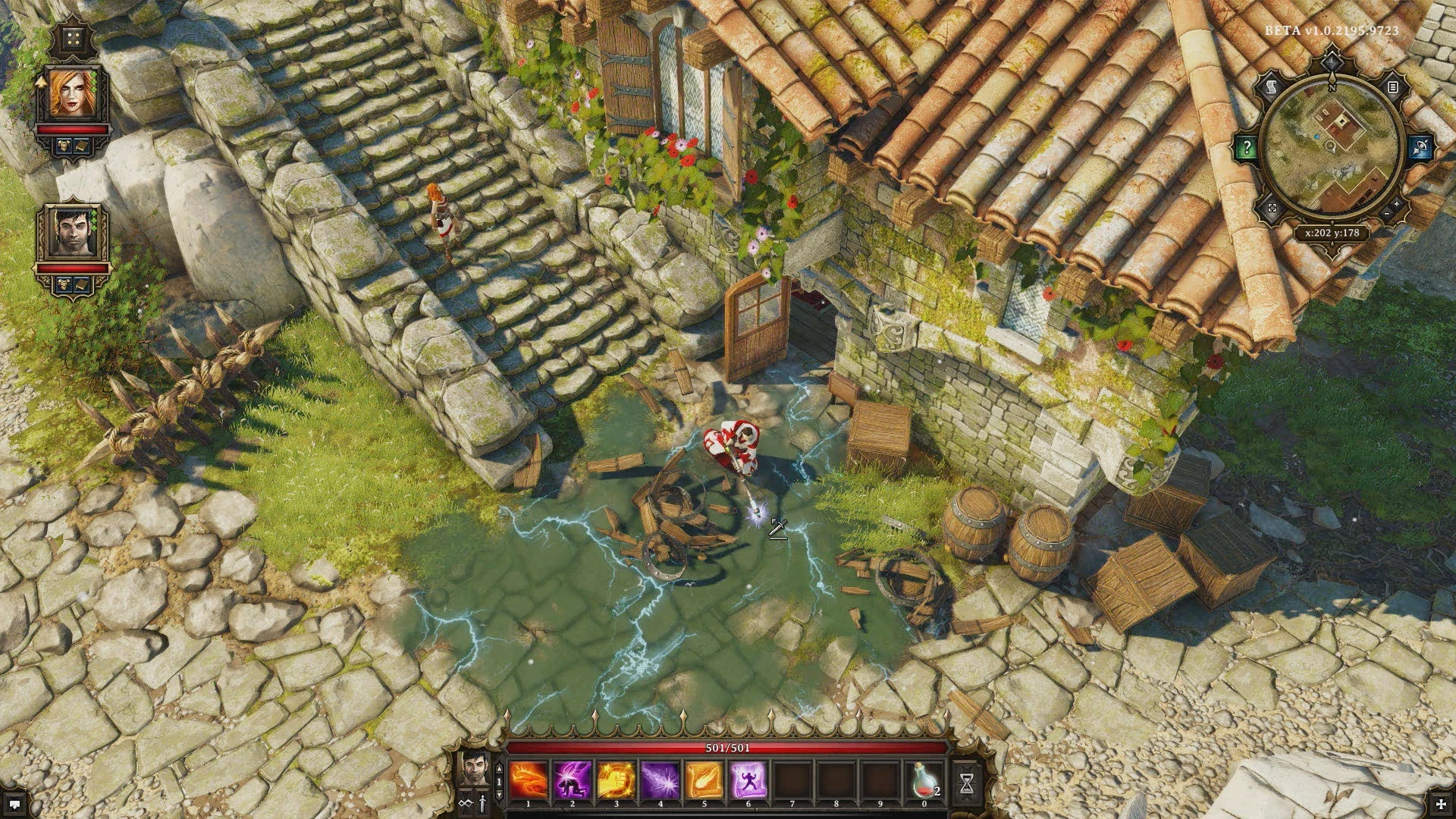Click the minus button to zoom the minimap out
This screenshot has height=819, width=1456.
click(x=1387, y=213)
